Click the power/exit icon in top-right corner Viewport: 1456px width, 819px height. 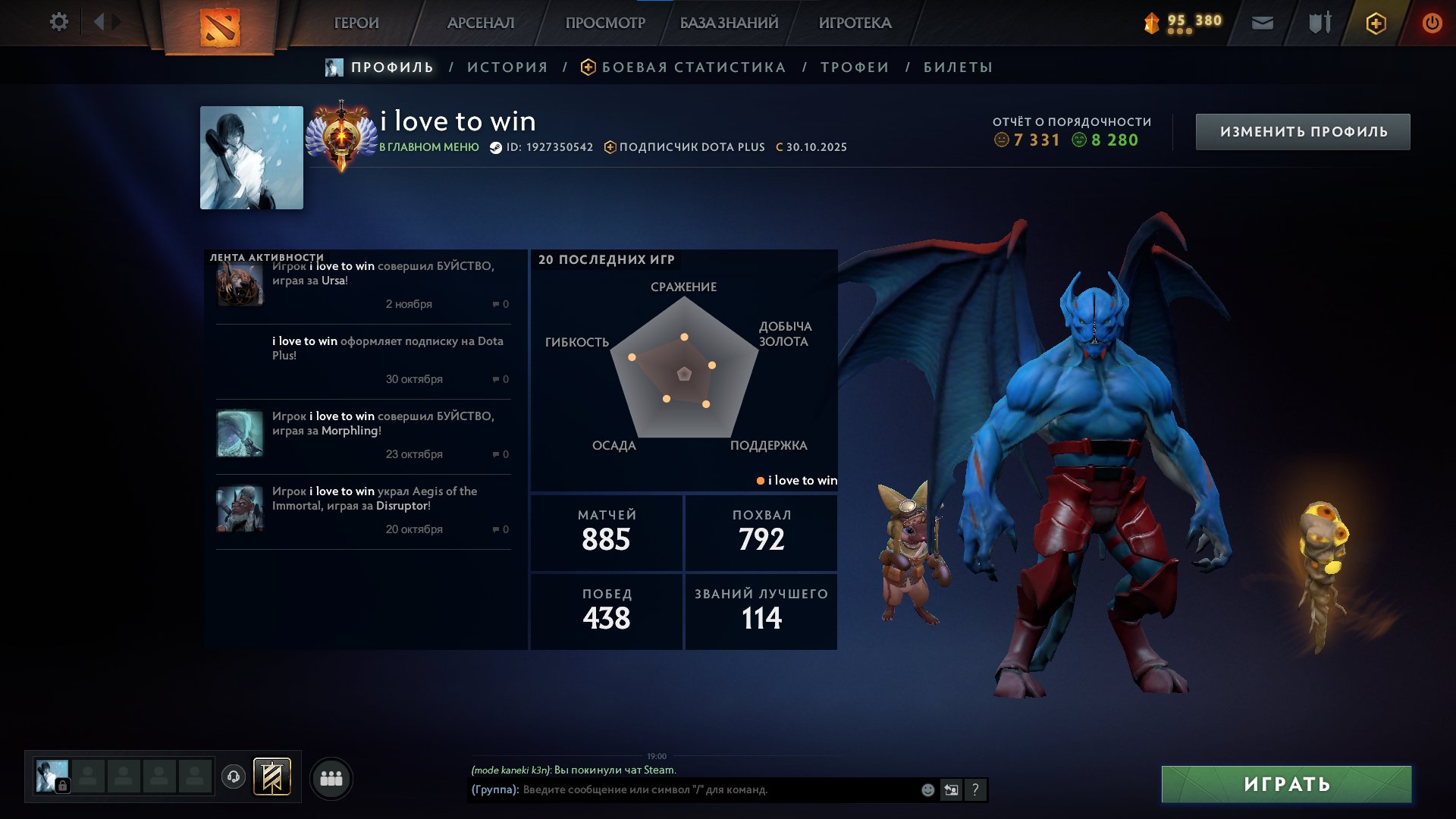(x=1432, y=23)
